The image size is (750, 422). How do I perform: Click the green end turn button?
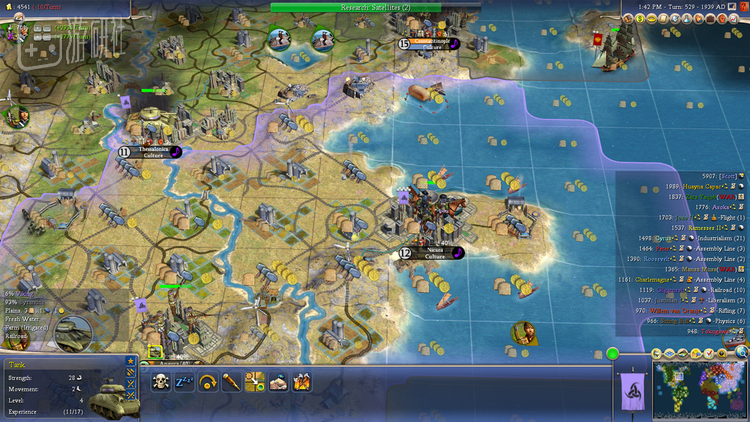point(612,353)
